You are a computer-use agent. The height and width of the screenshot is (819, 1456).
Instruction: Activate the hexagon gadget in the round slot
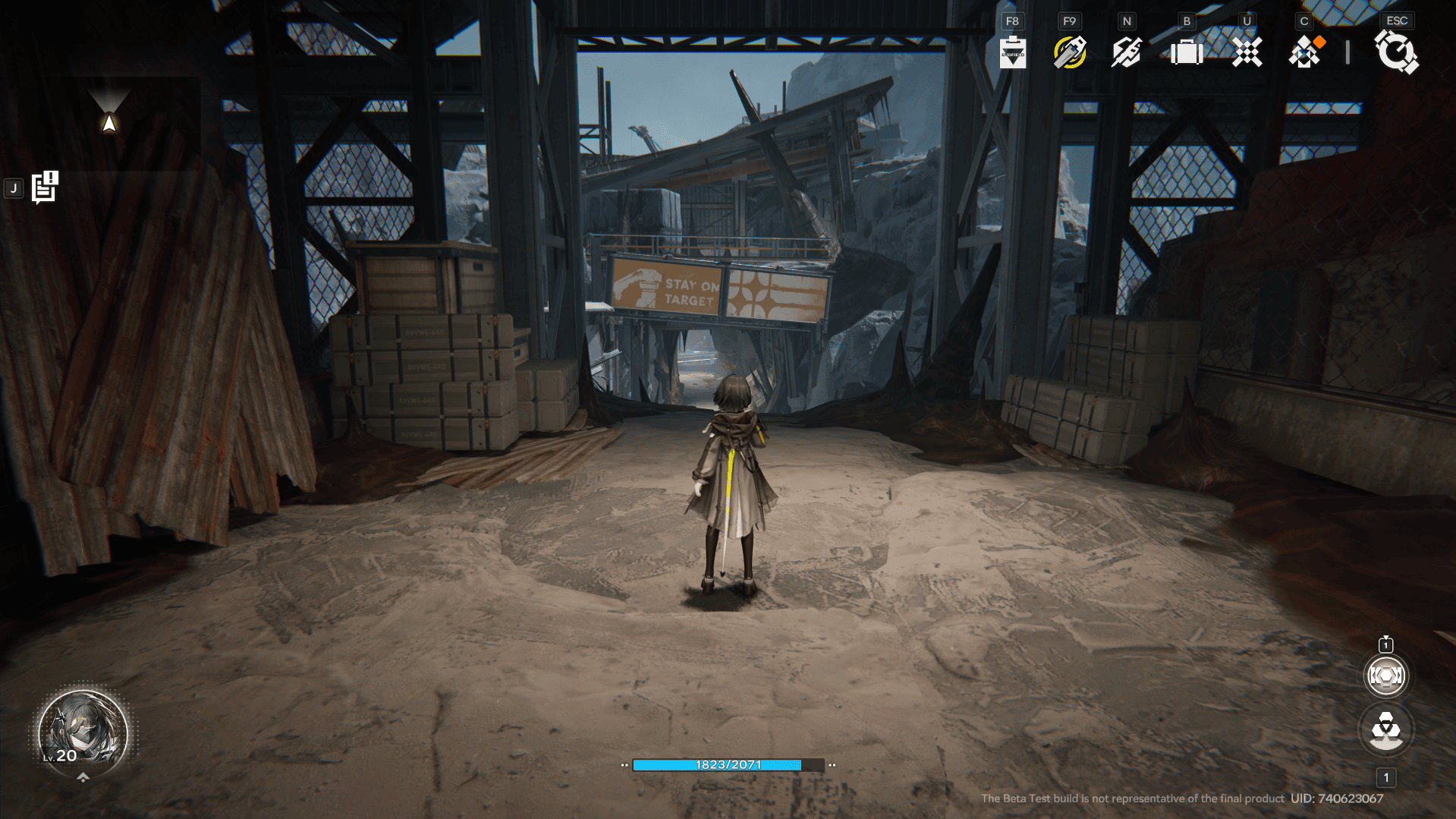(1385, 676)
